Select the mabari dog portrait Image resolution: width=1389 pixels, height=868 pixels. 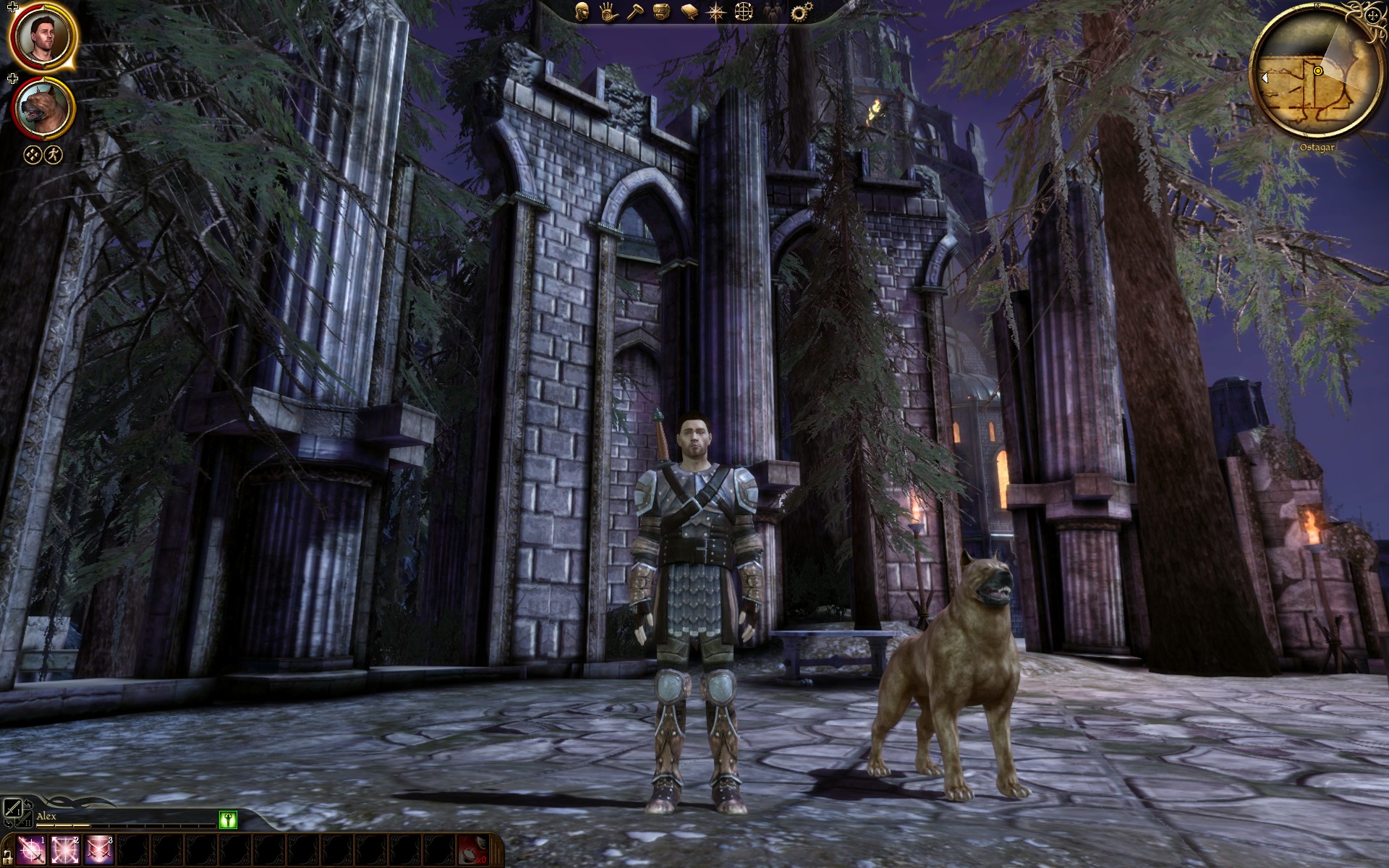coord(43,109)
